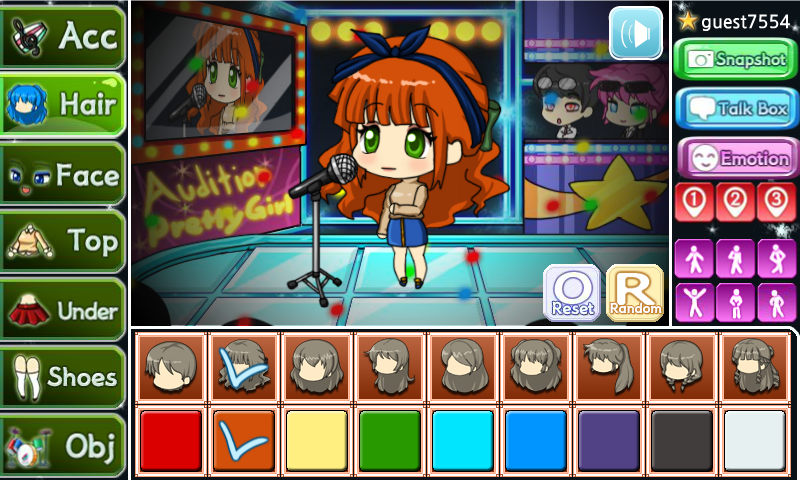Screen dimensions: 800x480
Task: Select the white hair color swatch
Action: coord(754,440)
